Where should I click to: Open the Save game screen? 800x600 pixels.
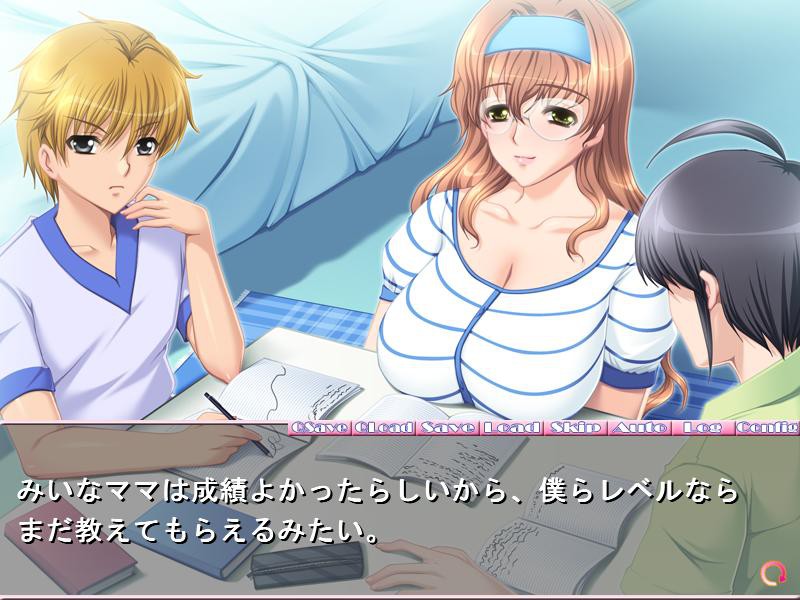pyautogui.click(x=448, y=428)
